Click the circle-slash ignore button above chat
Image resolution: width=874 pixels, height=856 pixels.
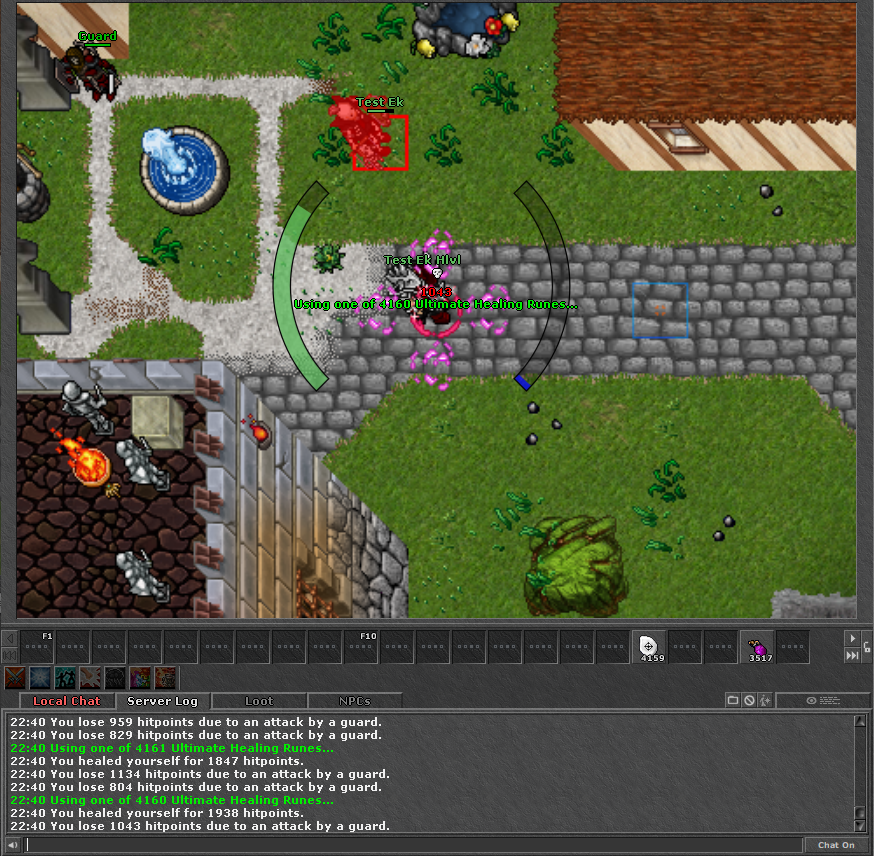[x=749, y=701]
